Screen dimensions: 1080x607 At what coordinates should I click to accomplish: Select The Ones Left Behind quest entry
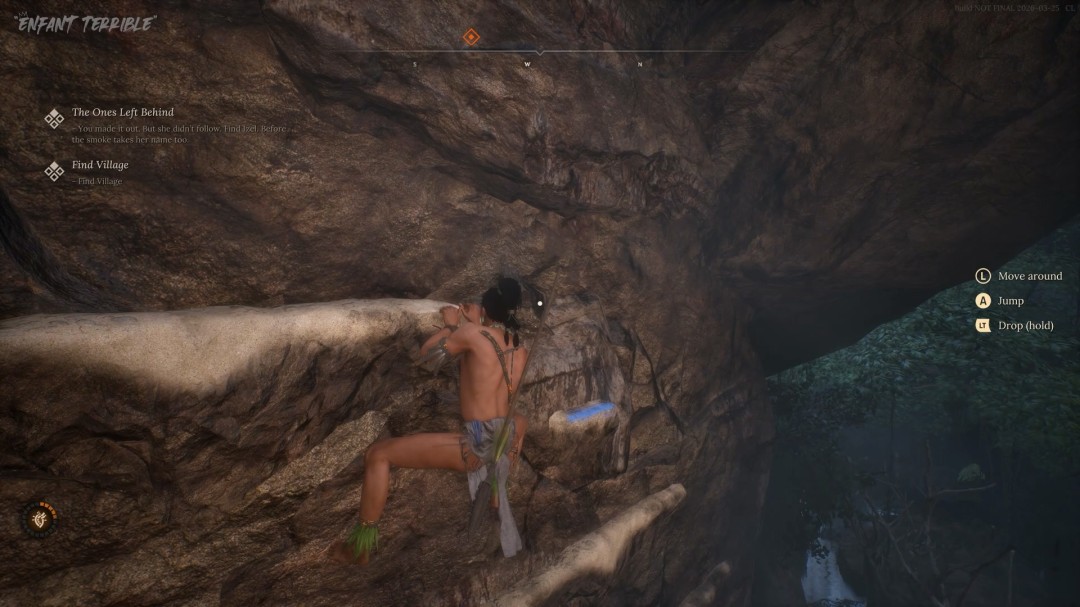[122, 113]
